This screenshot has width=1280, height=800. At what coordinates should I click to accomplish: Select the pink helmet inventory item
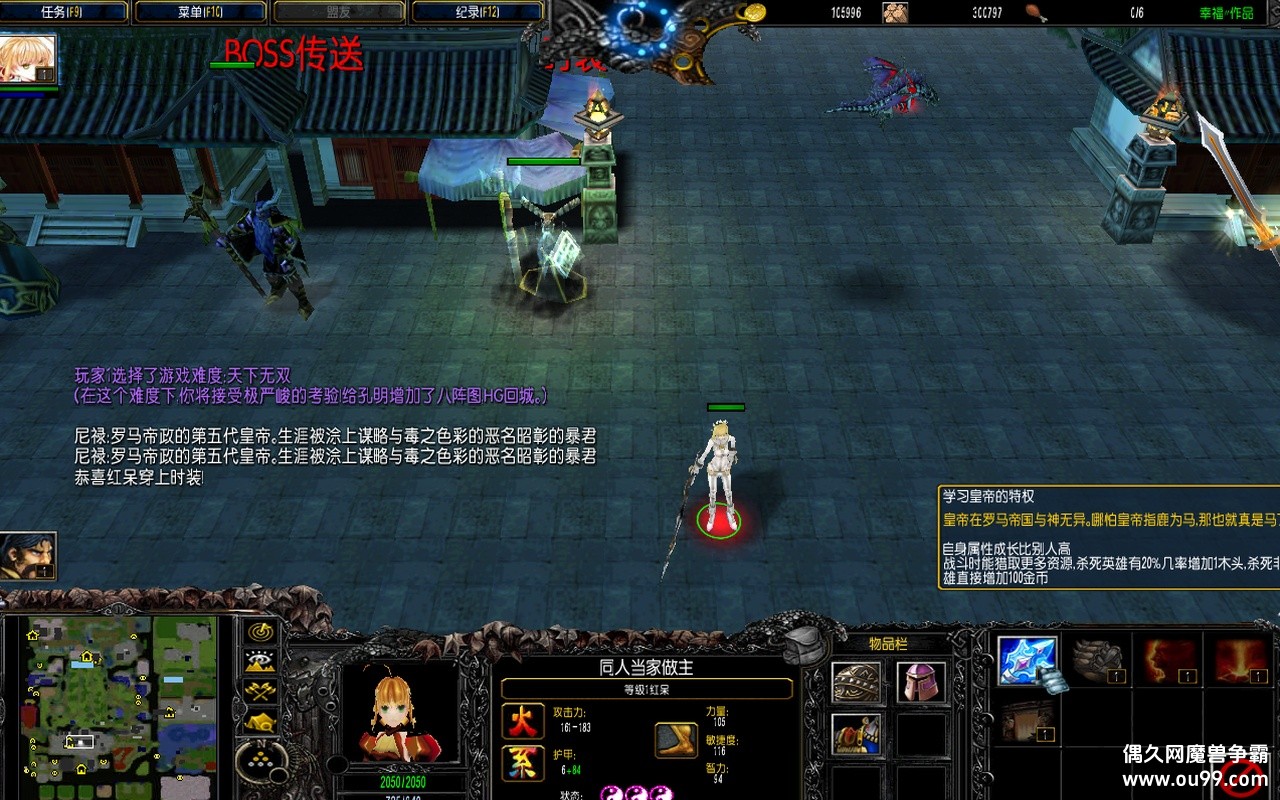920,683
